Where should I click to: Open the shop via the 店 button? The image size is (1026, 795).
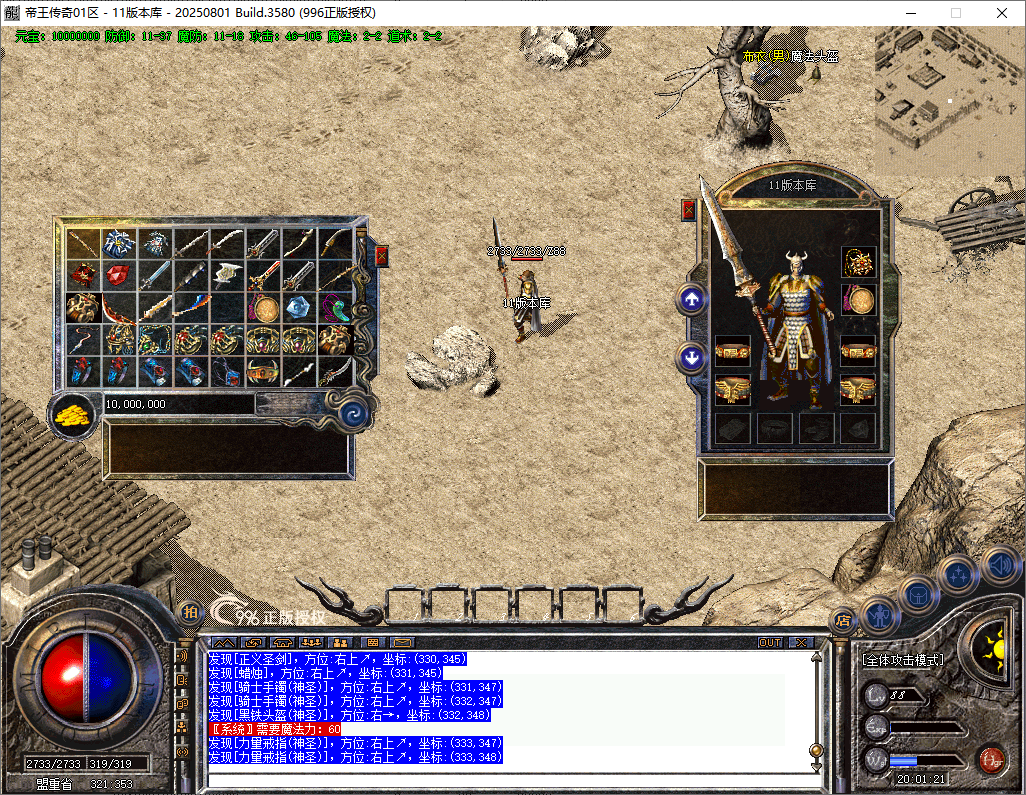(x=843, y=619)
